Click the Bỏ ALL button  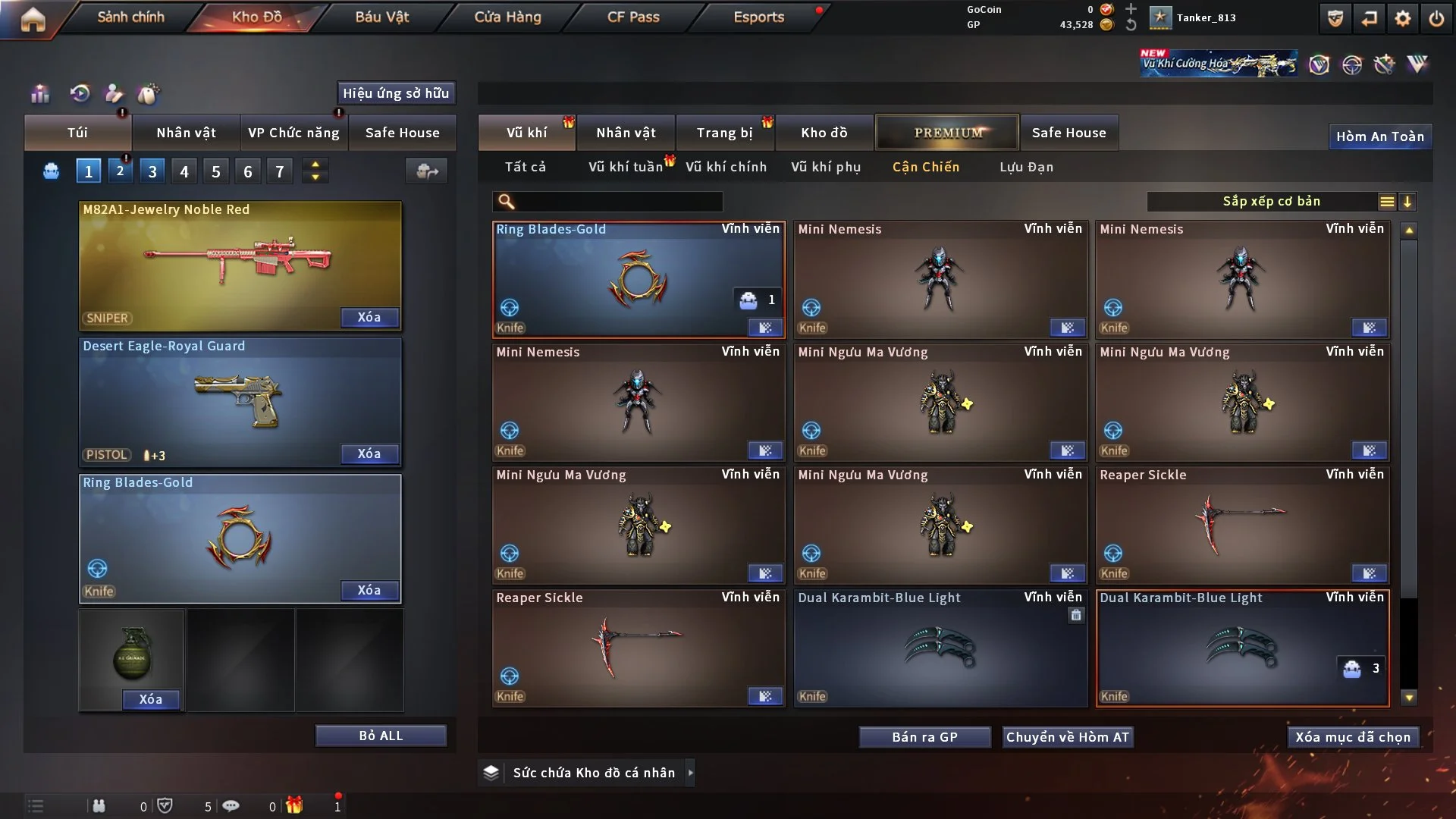click(381, 736)
